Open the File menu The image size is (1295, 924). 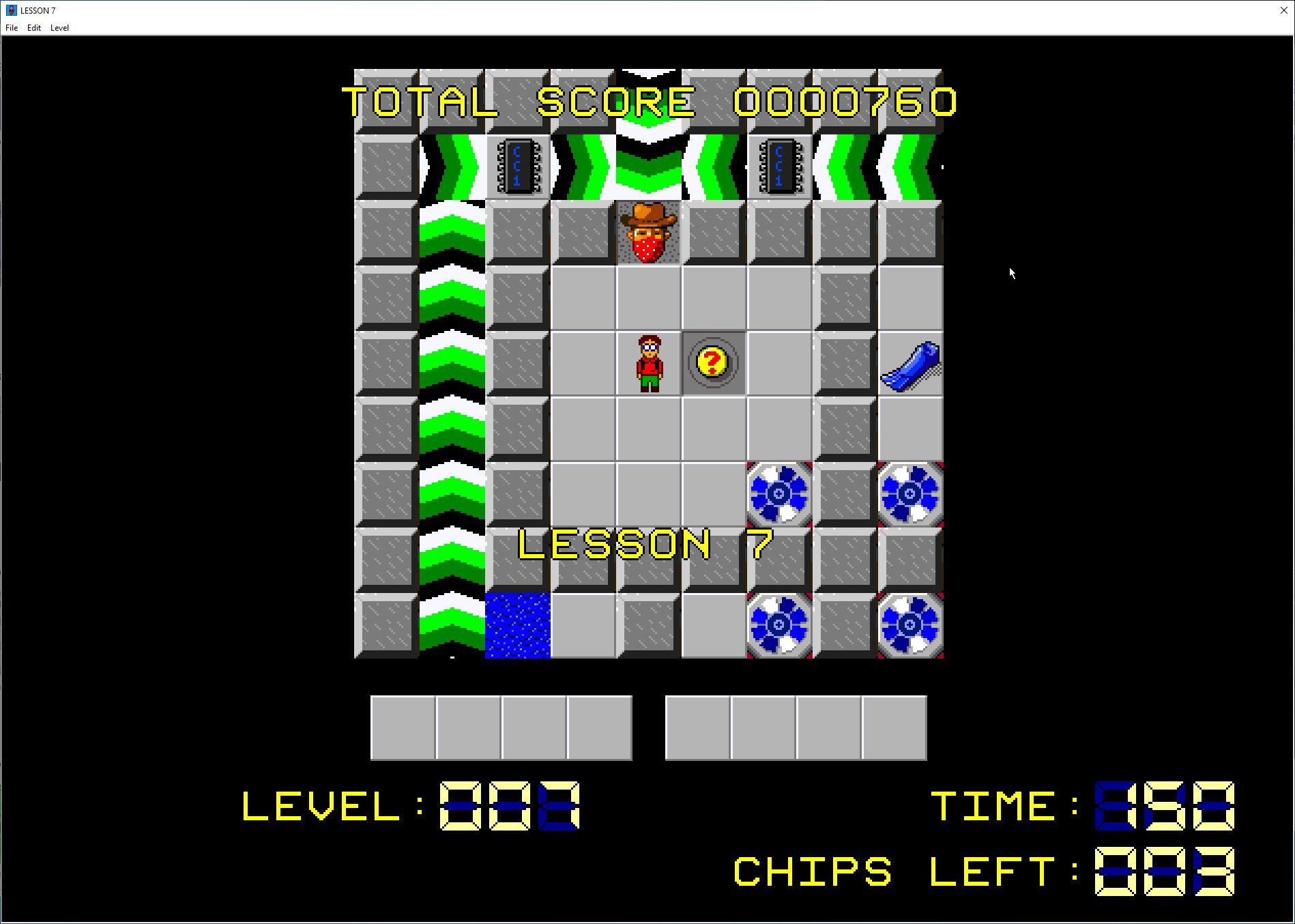click(x=11, y=28)
